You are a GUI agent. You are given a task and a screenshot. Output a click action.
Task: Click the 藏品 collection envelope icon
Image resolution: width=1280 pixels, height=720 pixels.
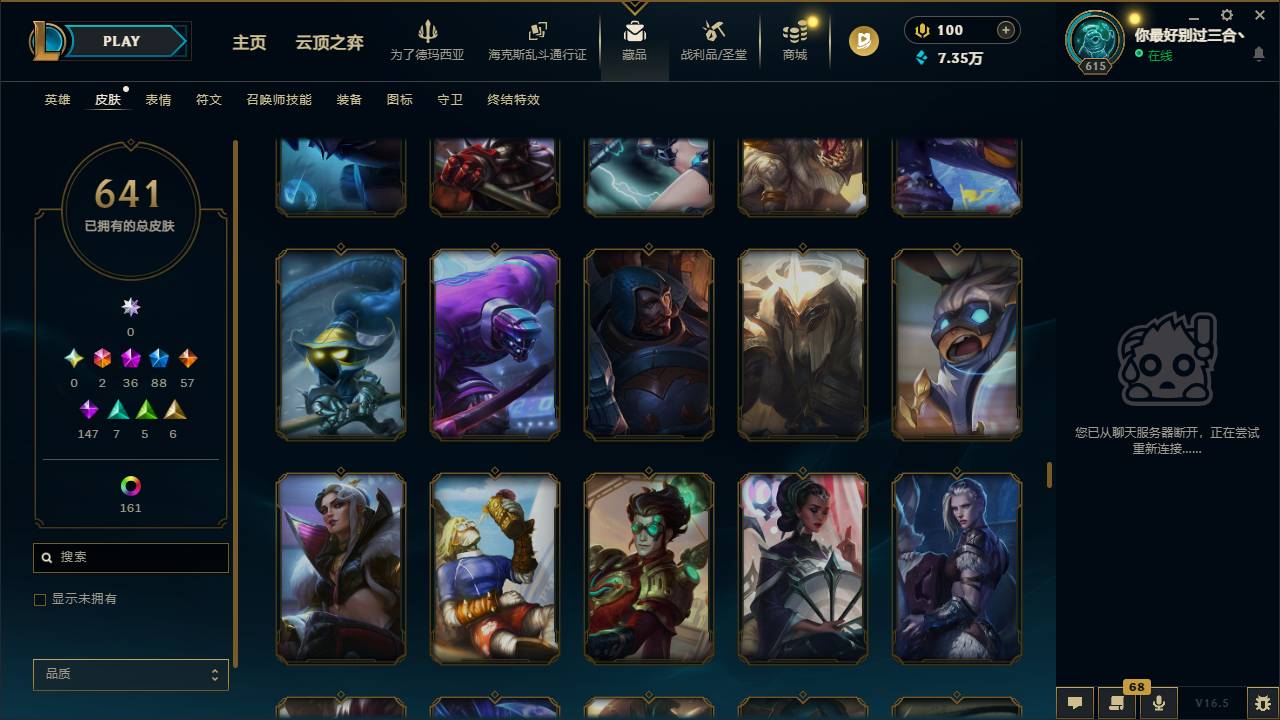(634, 30)
